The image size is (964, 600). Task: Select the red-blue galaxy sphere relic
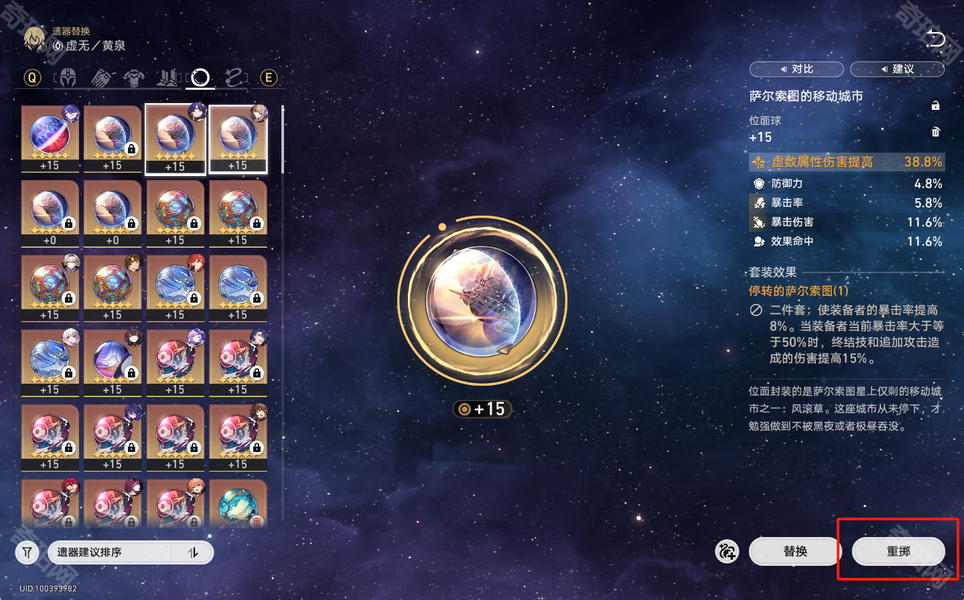pyautogui.click(x=50, y=138)
